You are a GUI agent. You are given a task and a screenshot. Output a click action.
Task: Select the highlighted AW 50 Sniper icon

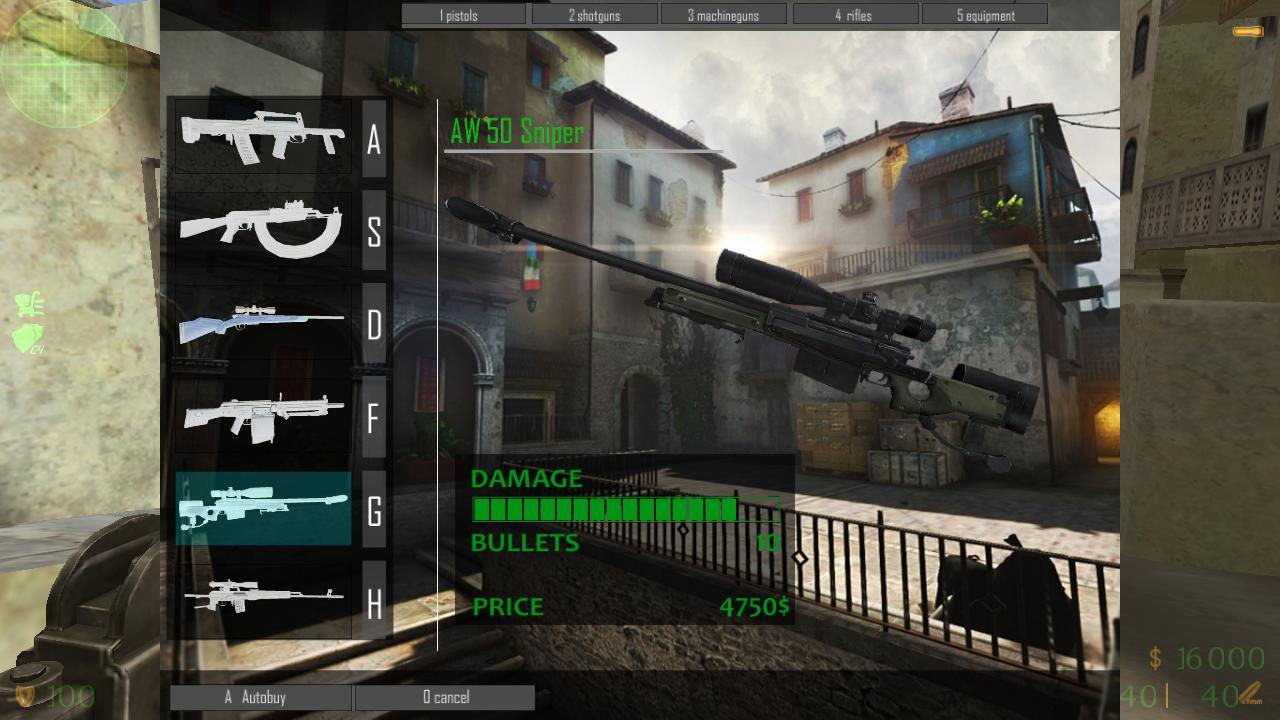point(262,510)
